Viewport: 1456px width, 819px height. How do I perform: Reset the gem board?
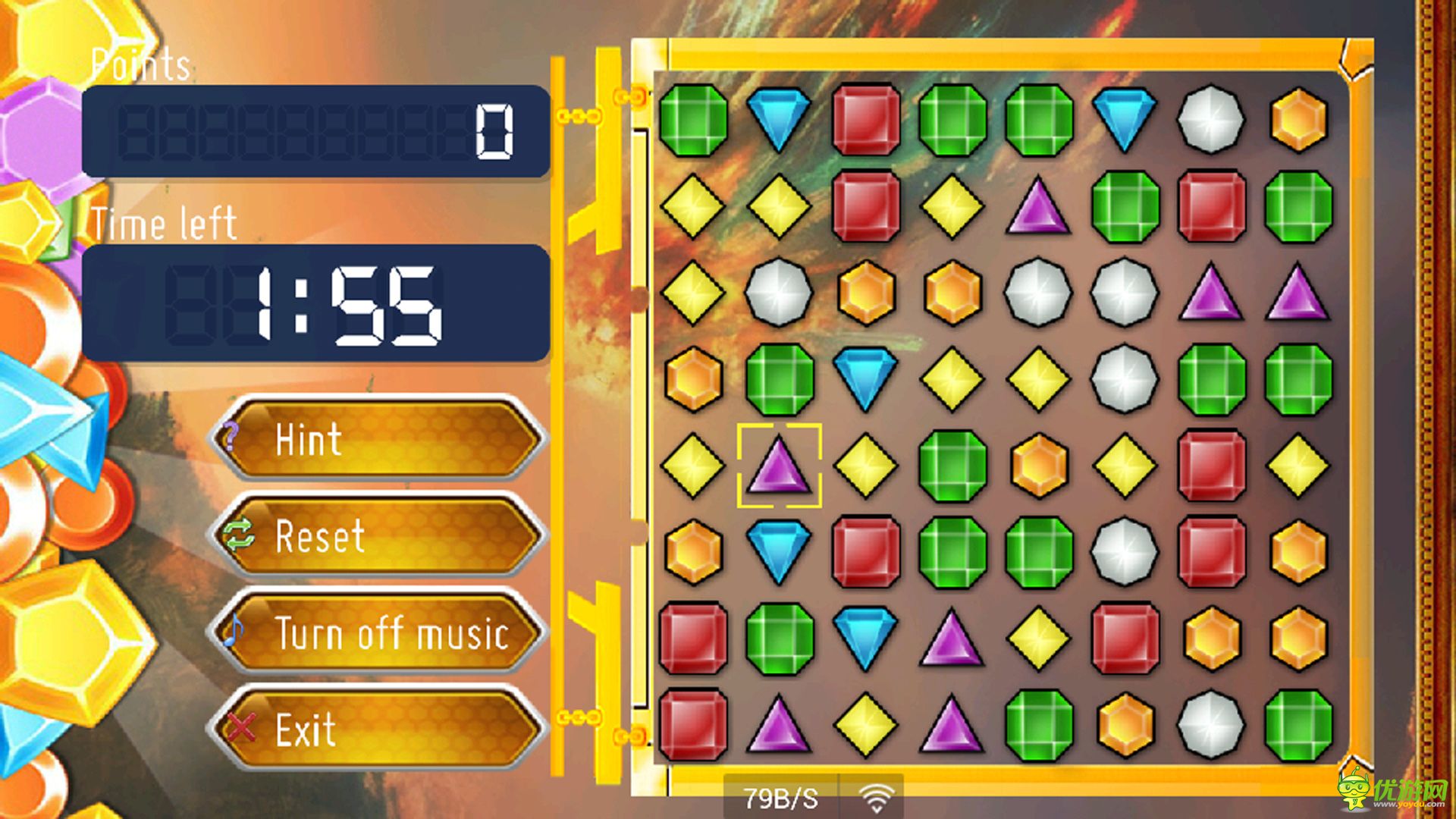pos(378,535)
